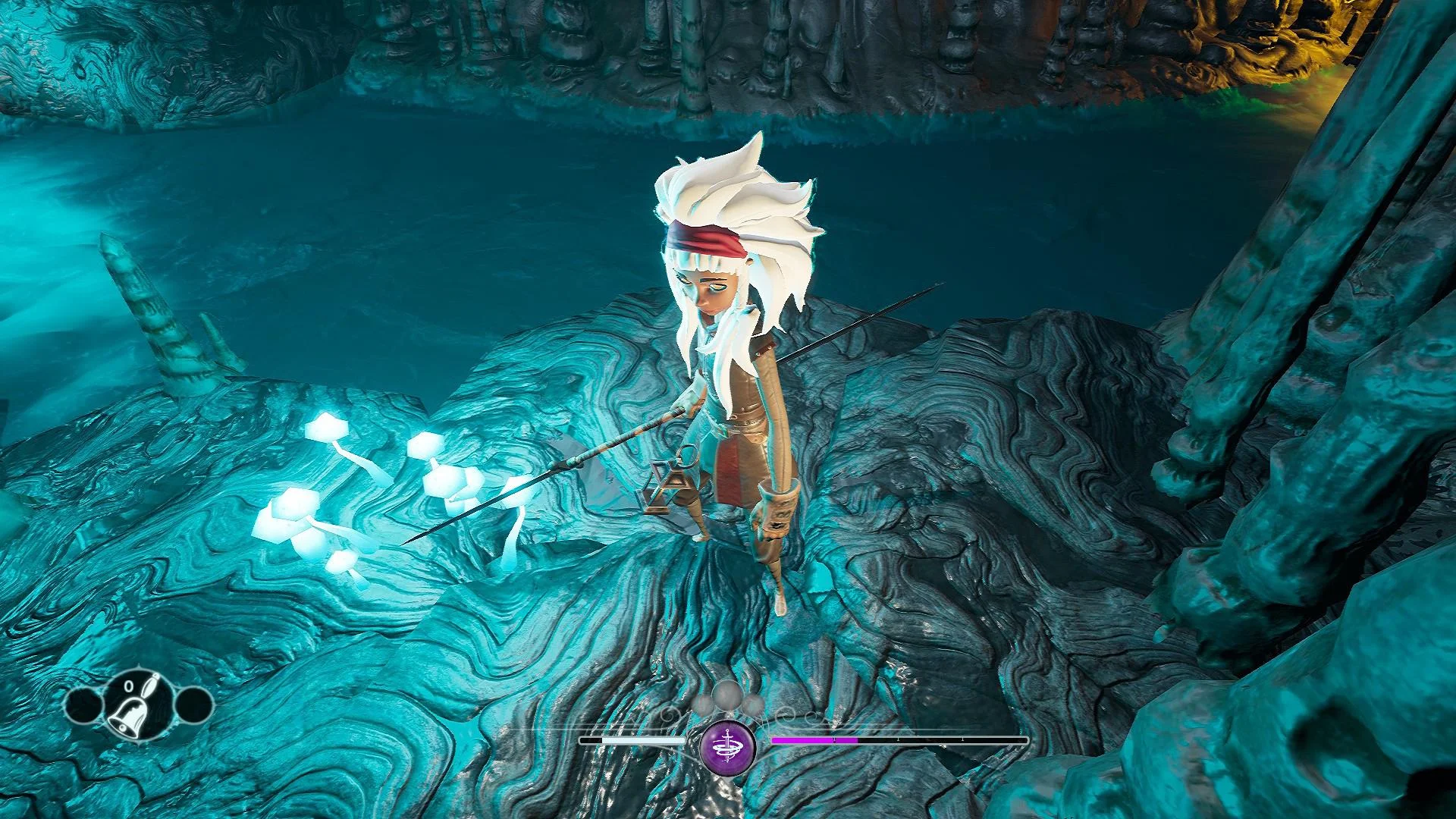Viewport: 1456px width, 819px height.
Task: Click the large gray circle above the weapon orb
Action: pyautogui.click(x=728, y=696)
